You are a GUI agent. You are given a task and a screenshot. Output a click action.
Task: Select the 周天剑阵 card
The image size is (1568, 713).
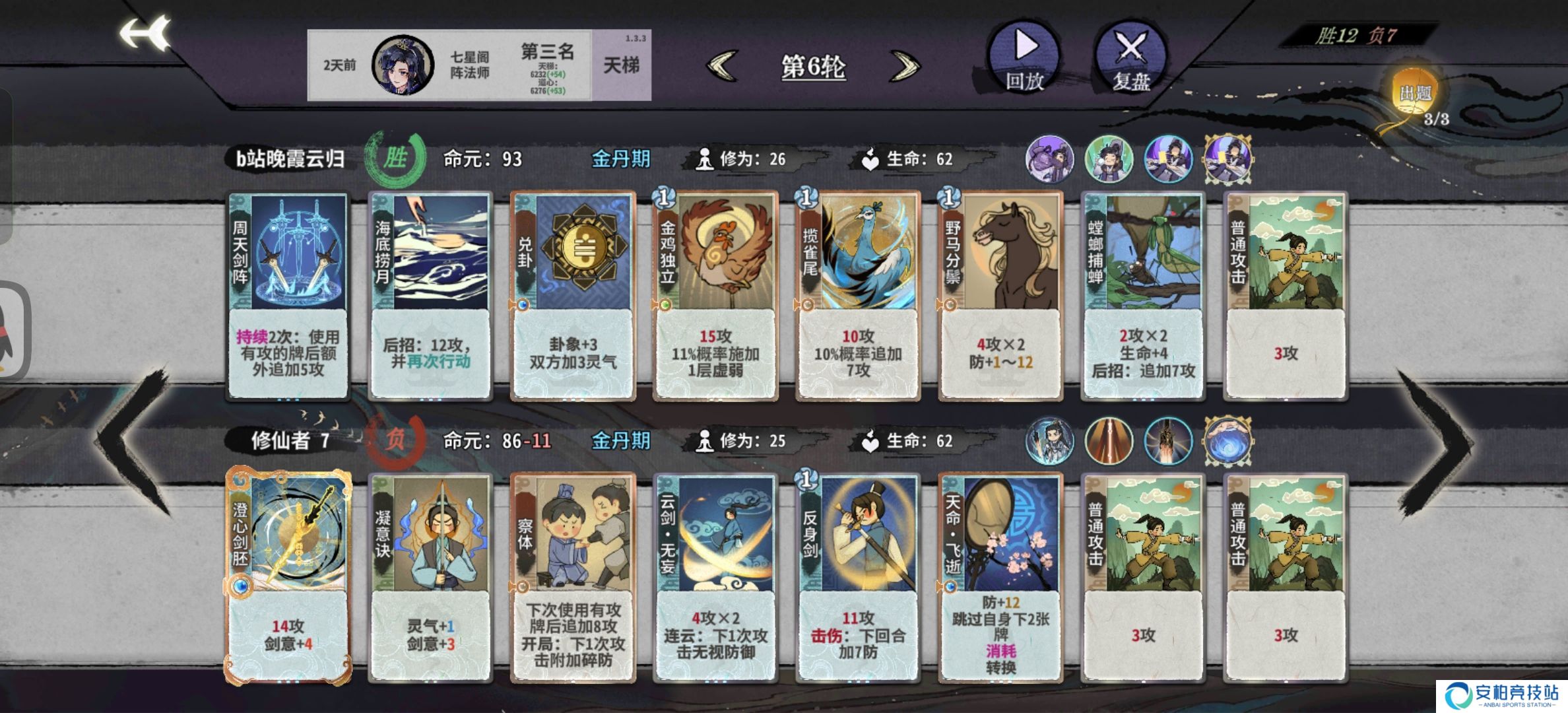tap(288, 296)
